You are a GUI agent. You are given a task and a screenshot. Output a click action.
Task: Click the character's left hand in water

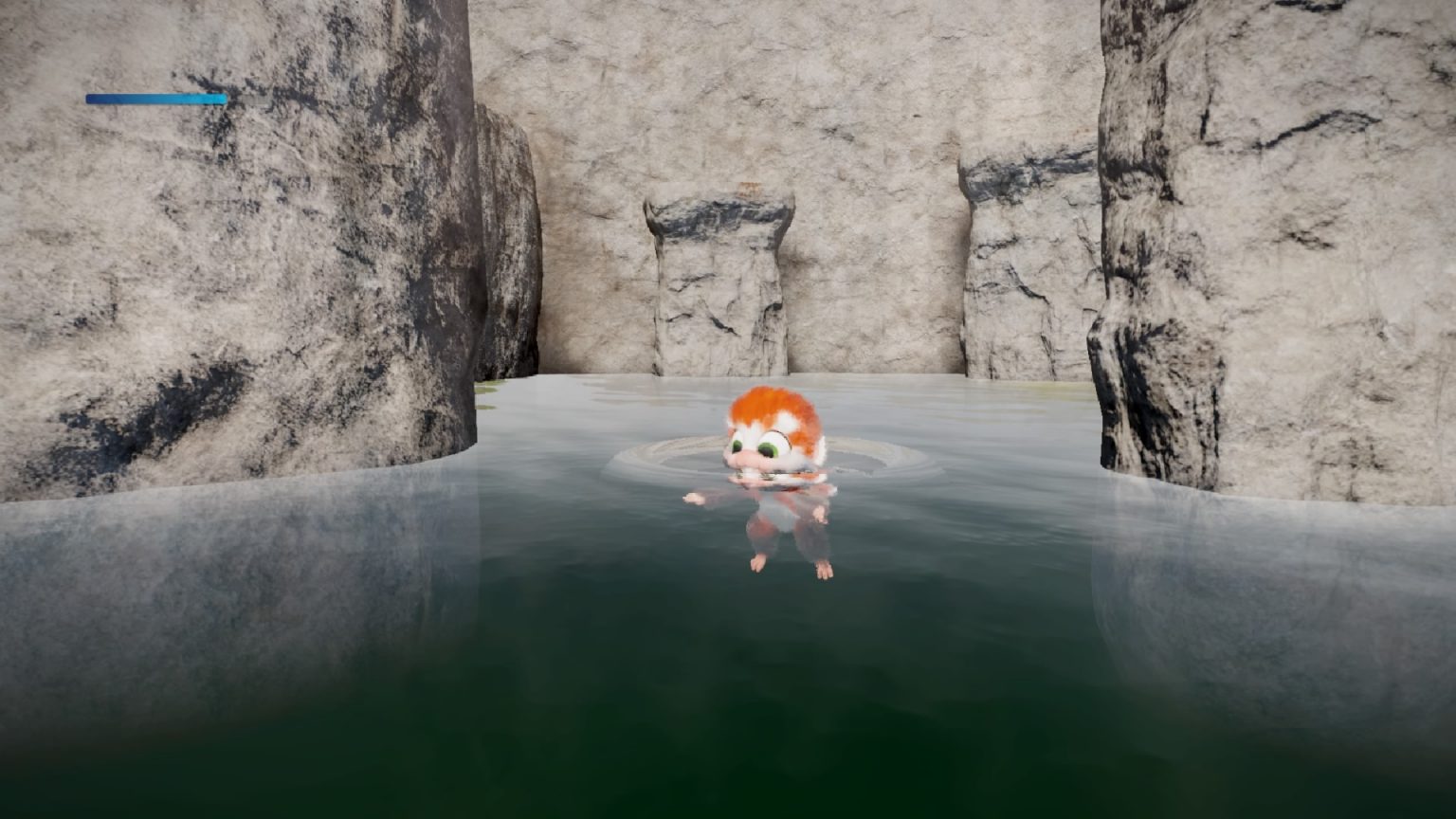693,497
